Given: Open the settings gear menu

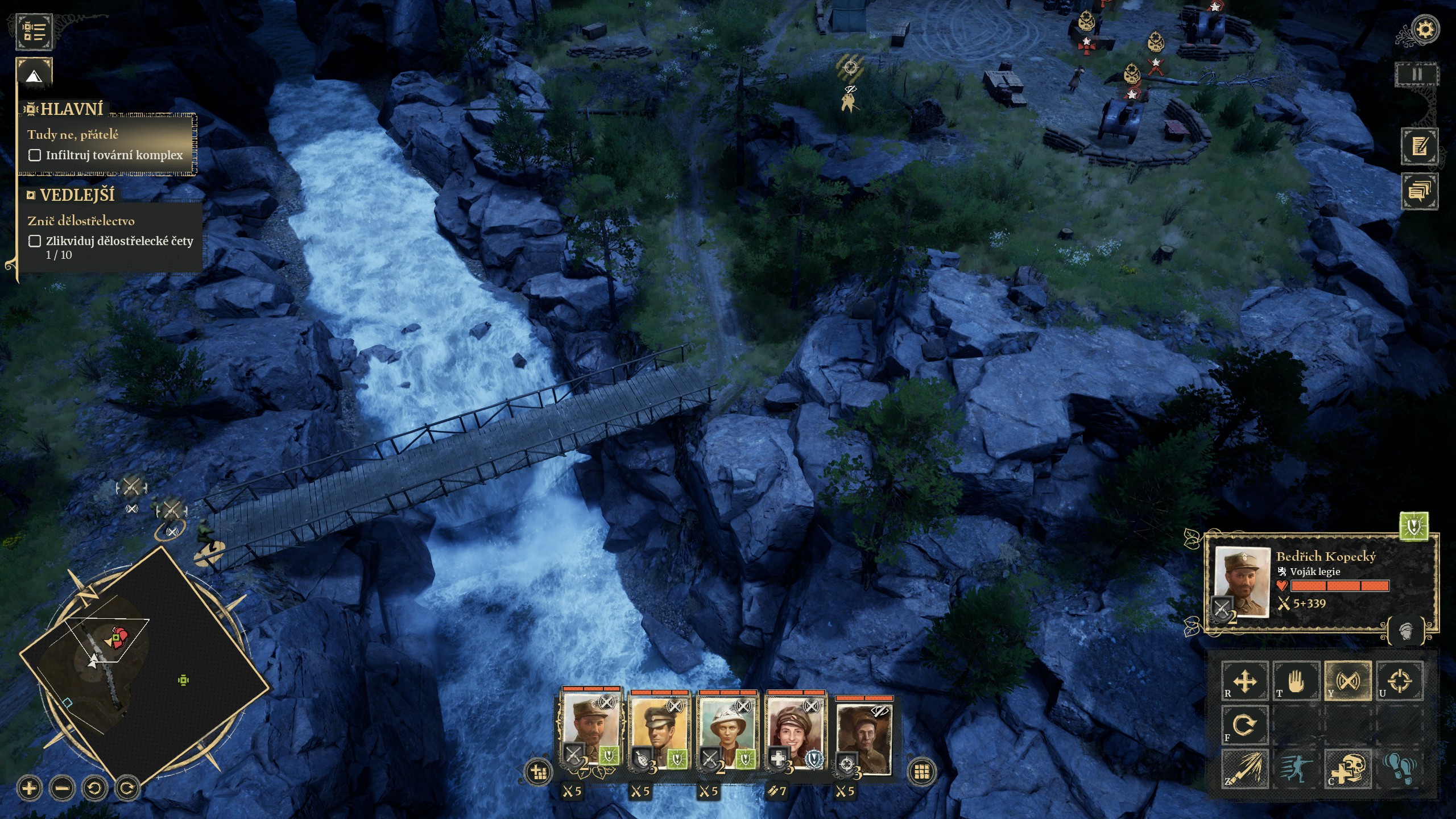Looking at the screenshot, I should pos(1425,30).
